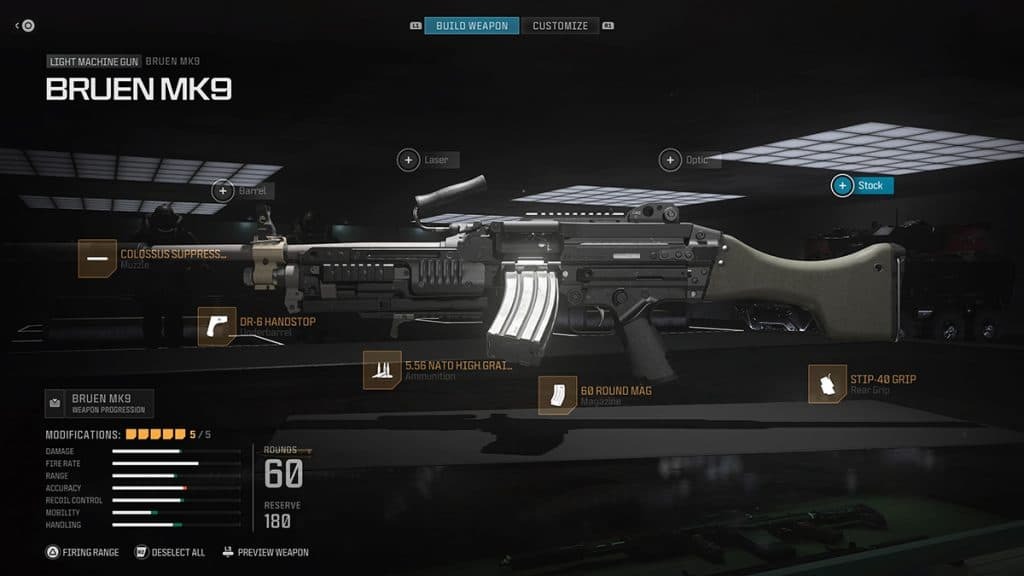Image resolution: width=1024 pixels, height=576 pixels.
Task: Open the Customize tab
Action: [560, 25]
